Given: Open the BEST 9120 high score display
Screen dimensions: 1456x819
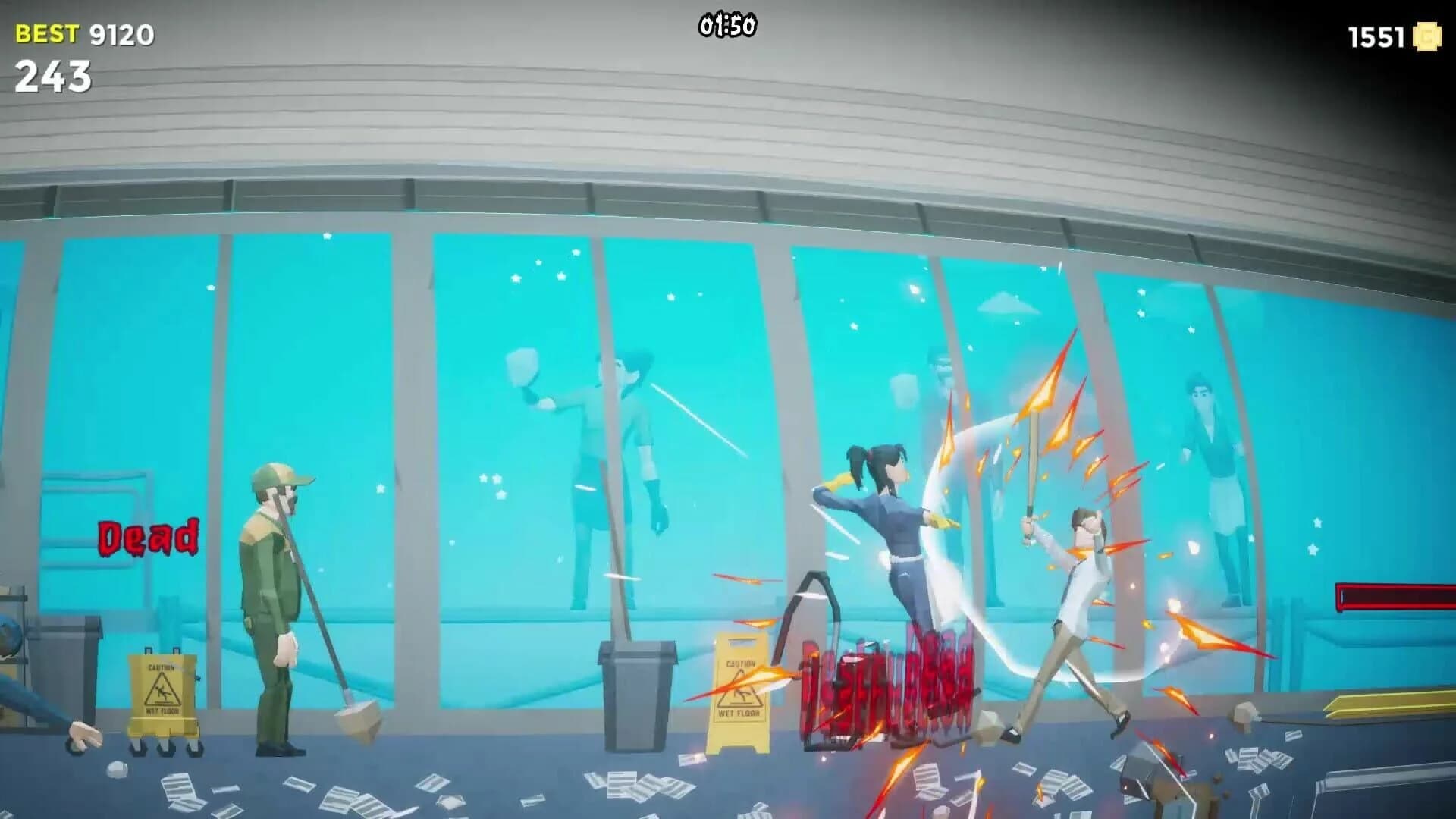Looking at the screenshot, I should click(x=76, y=33).
